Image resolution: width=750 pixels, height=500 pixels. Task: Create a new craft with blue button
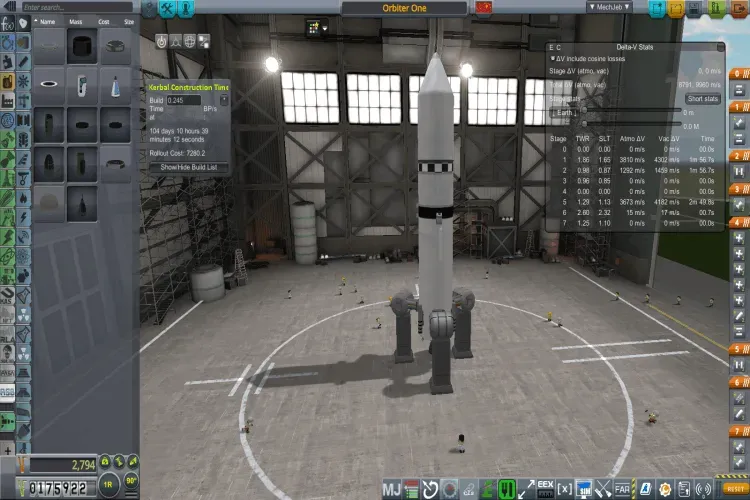tap(657, 7)
